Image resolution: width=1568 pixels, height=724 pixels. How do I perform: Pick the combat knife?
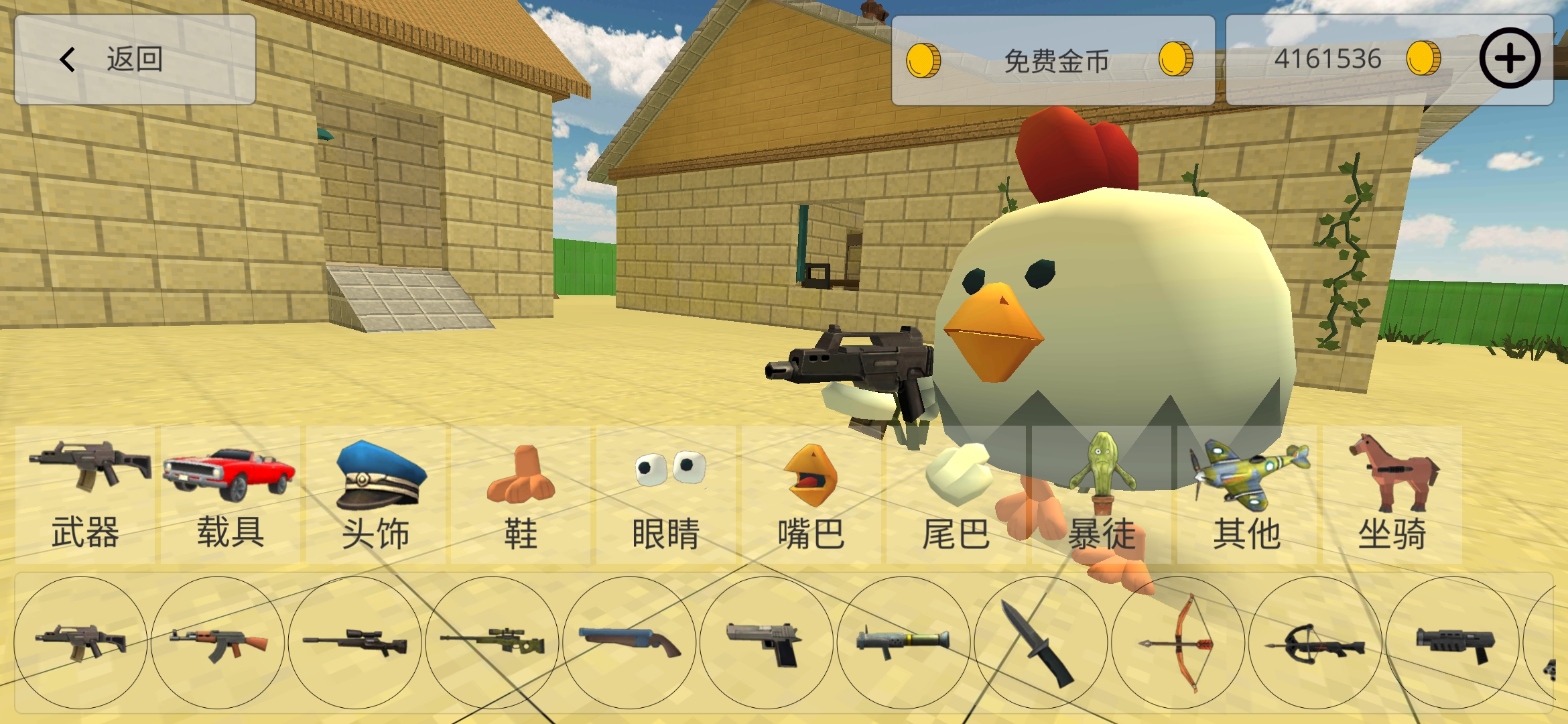coord(1041,643)
